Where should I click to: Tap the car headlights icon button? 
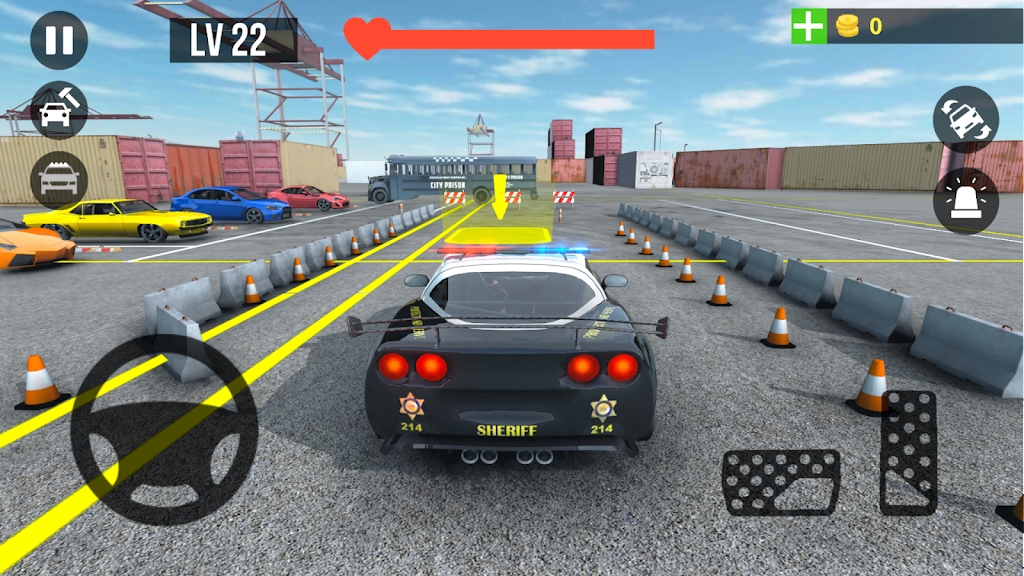click(59, 181)
